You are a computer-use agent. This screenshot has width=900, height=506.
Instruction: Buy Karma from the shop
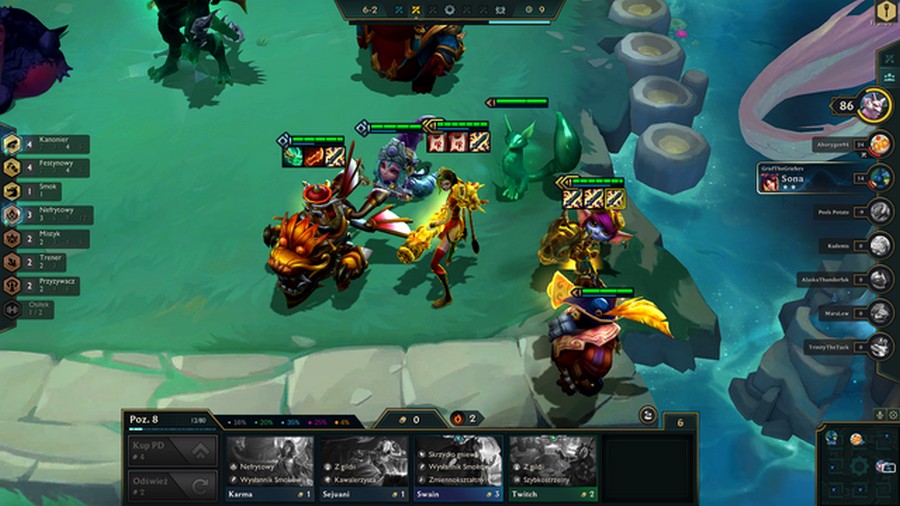(269, 466)
